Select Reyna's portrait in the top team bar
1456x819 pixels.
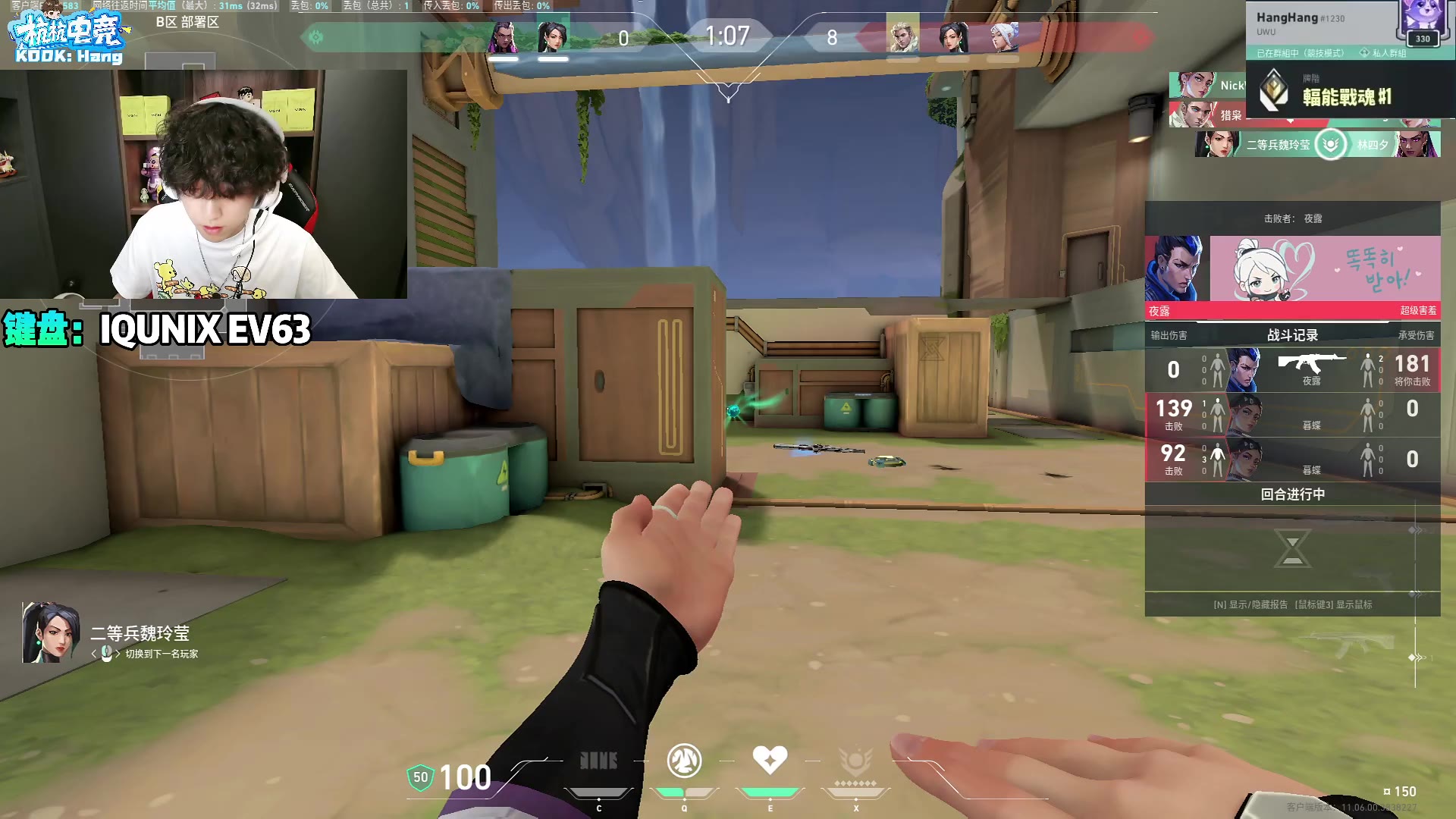(x=504, y=36)
